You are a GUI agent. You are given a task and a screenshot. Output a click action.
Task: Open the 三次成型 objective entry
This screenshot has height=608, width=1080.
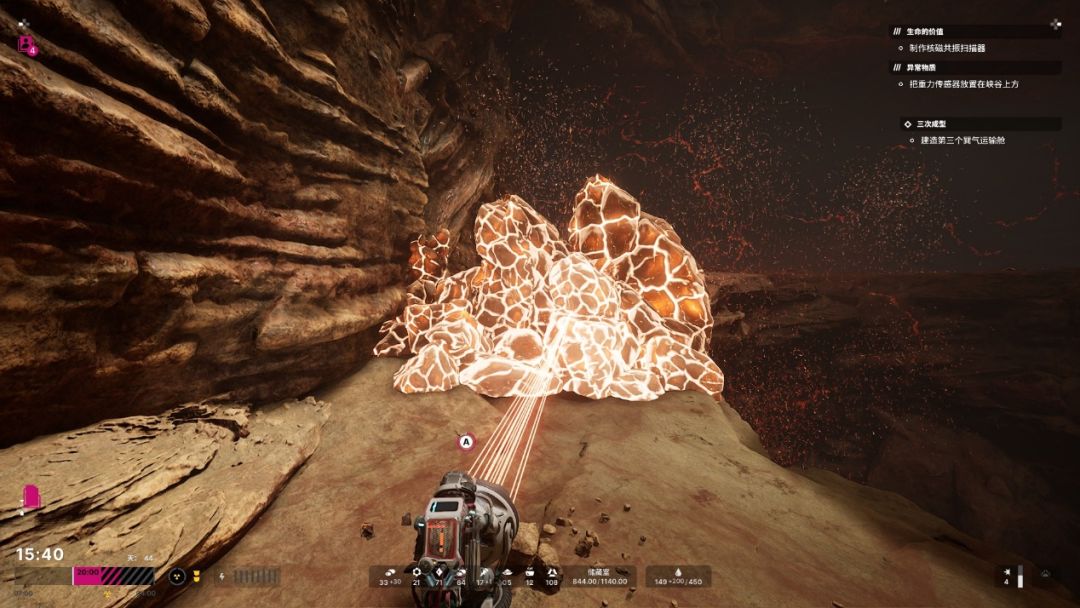(x=932, y=124)
